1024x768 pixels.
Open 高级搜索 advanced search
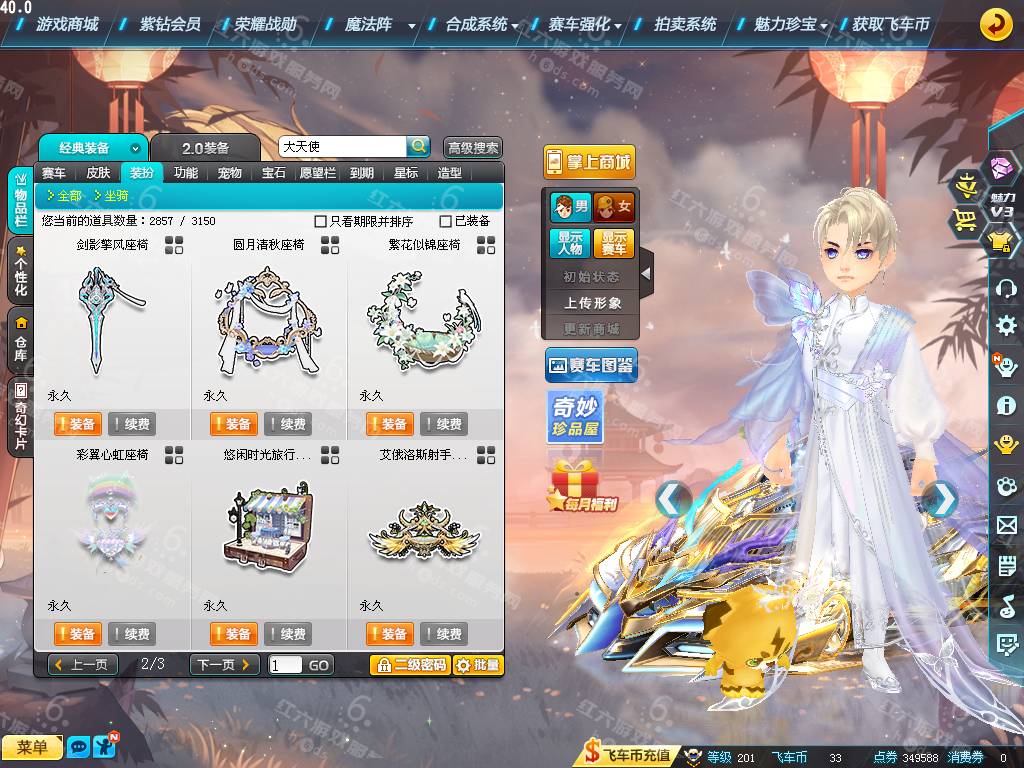(472, 148)
